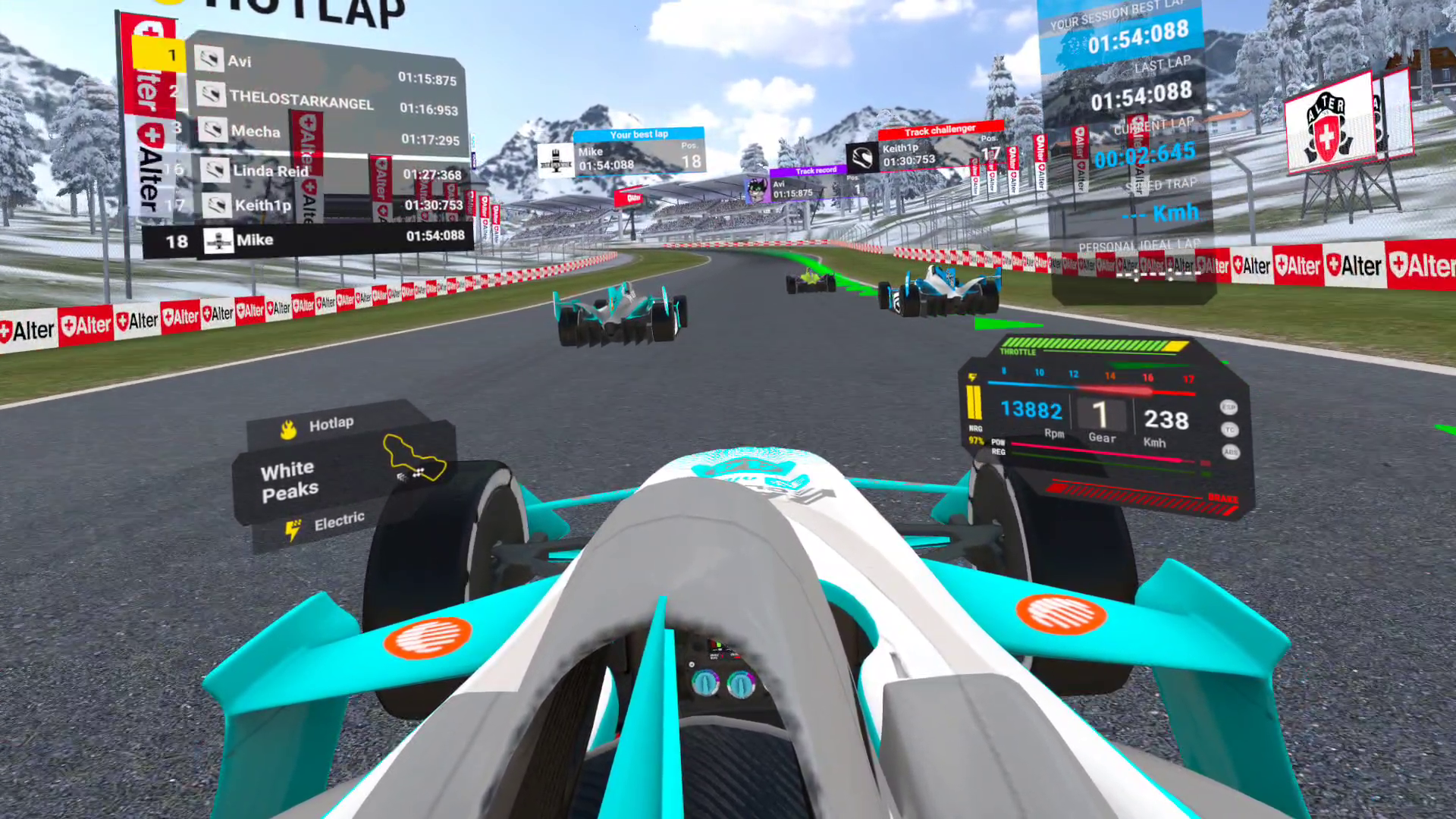The image size is (1456, 819).
Task: Toggle the TC traction control indicator
Action: click(1229, 430)
